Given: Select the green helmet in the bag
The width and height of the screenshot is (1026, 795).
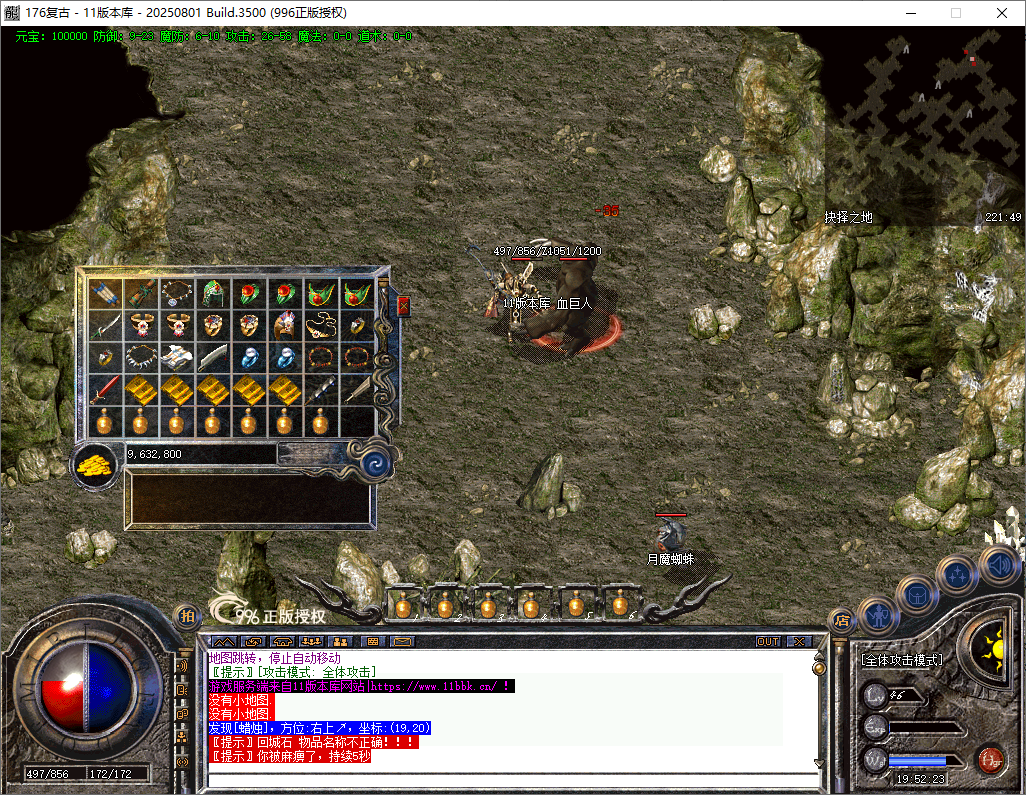Looking at the screenshot, I should 212,293.
